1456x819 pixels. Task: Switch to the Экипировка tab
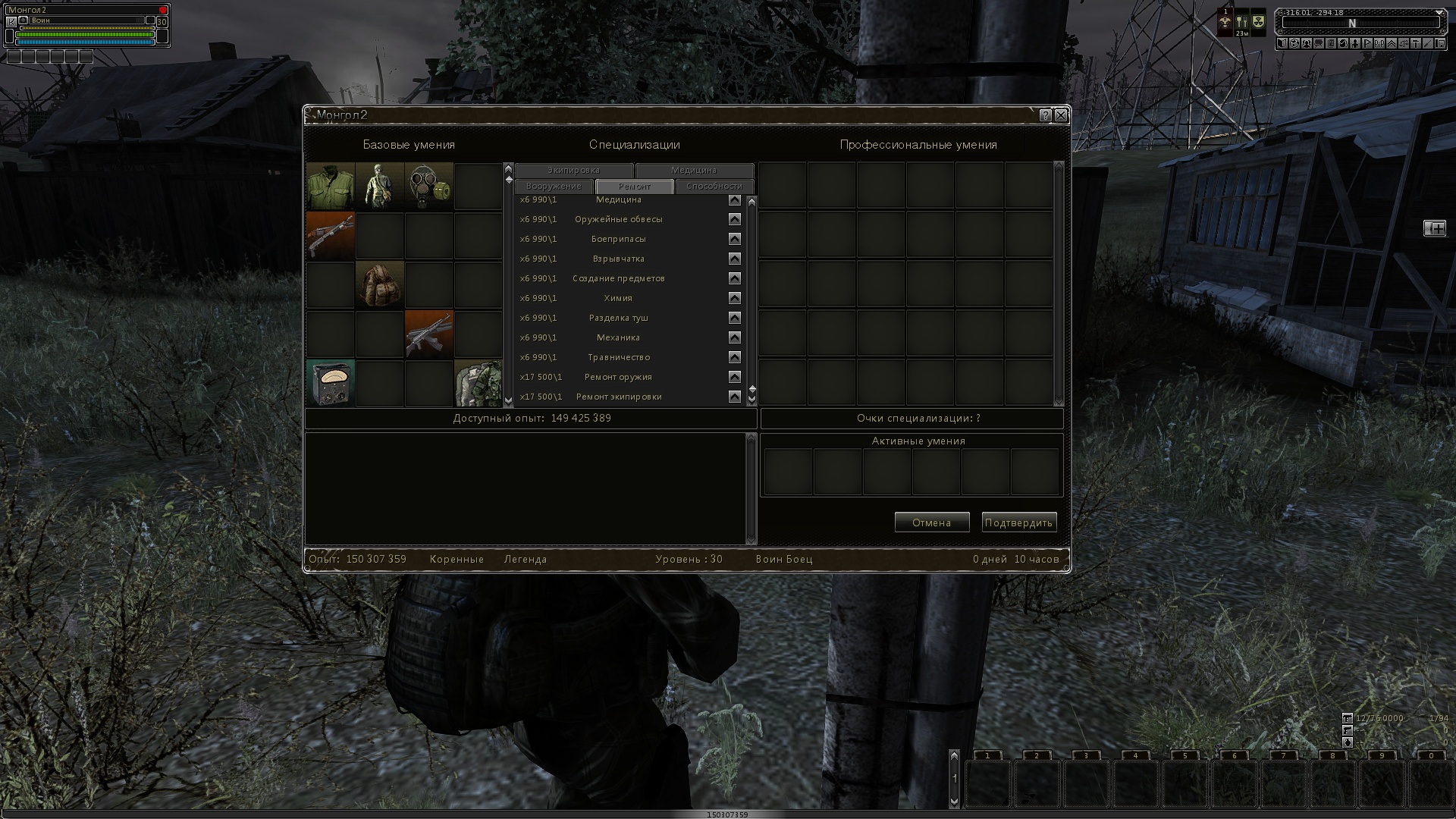573,171
